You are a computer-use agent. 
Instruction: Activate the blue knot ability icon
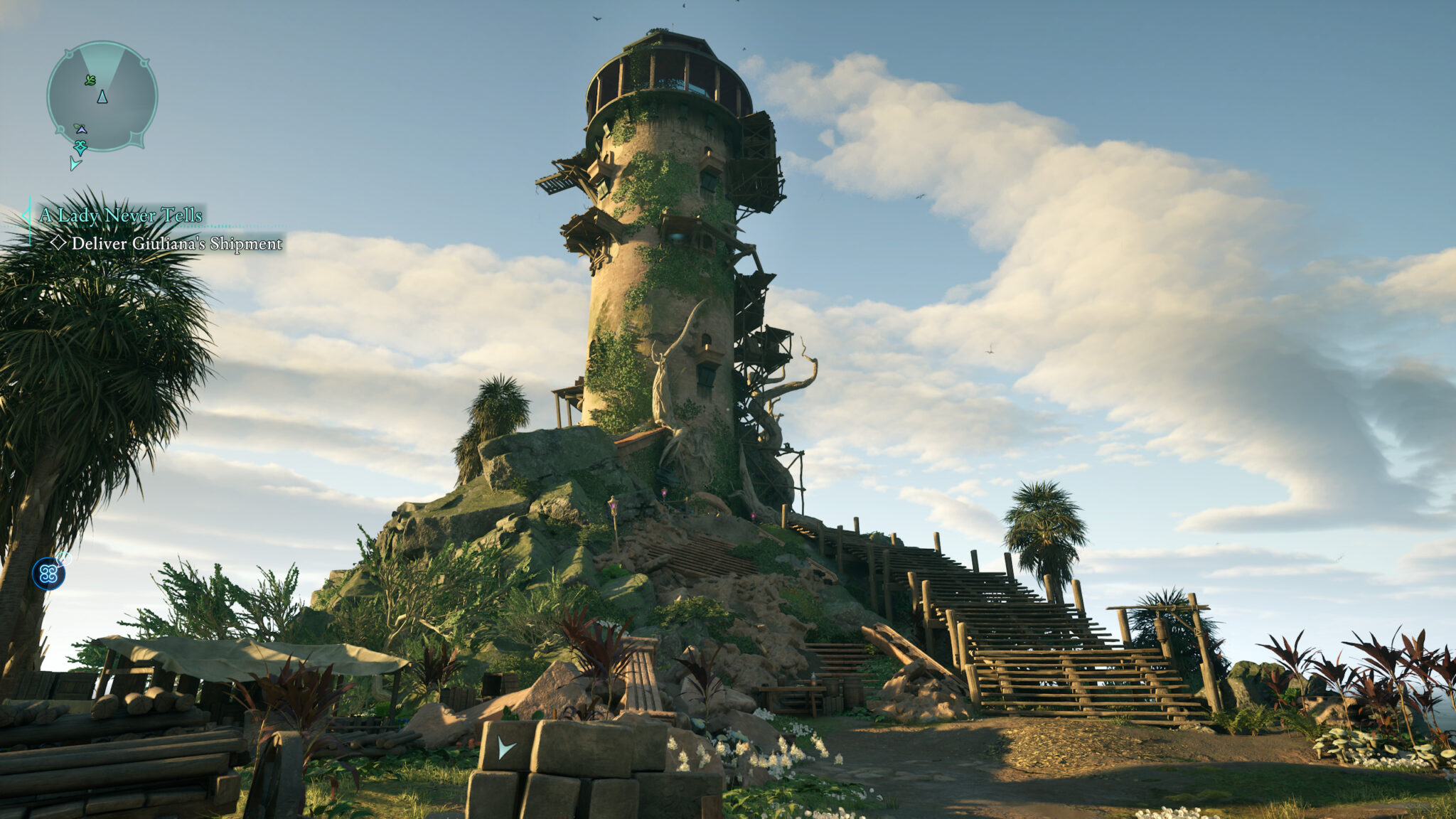tap(48, 574)
